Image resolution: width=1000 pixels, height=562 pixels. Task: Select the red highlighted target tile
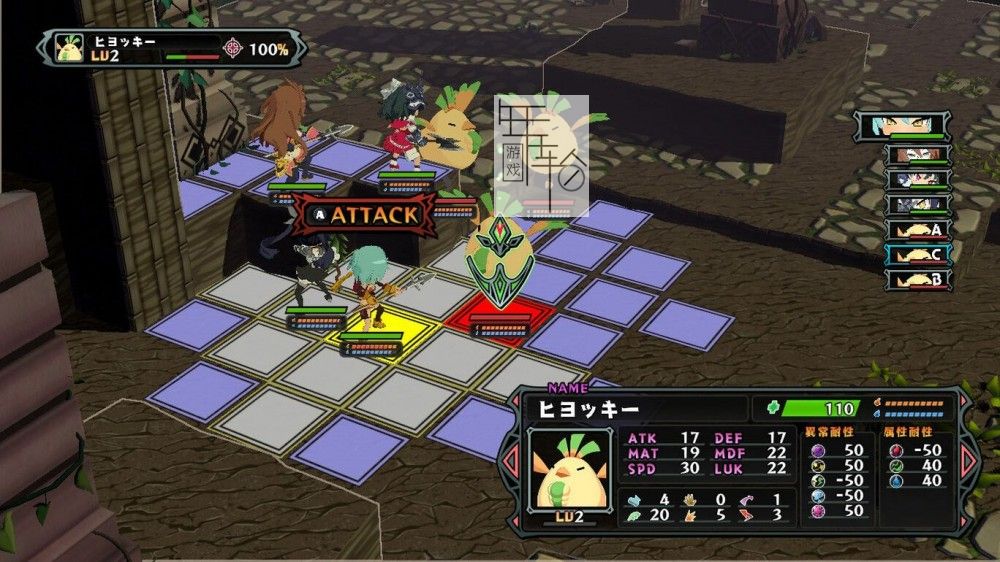[500, 320]
